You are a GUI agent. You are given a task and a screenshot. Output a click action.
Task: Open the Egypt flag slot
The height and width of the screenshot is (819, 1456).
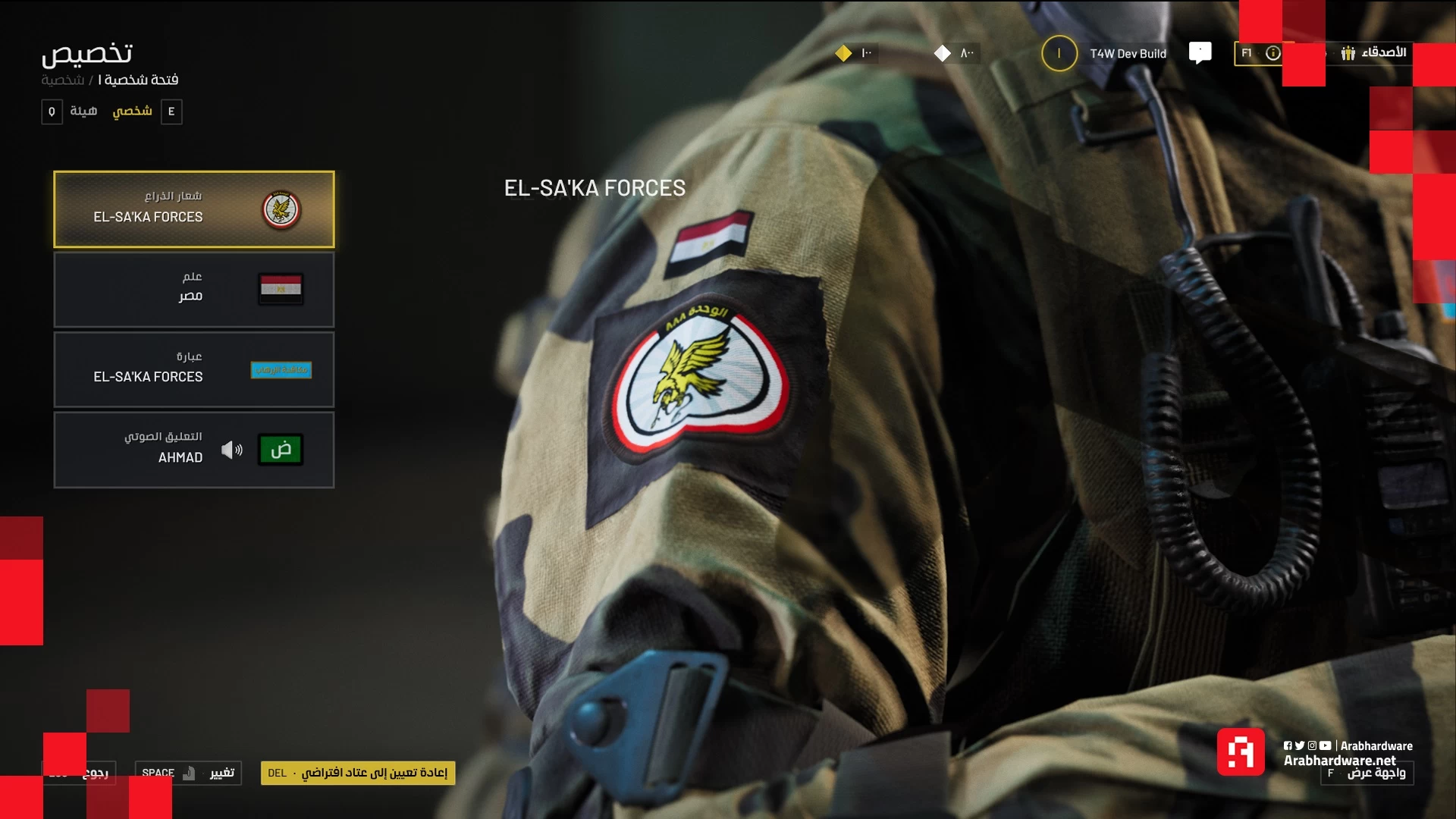[193, 290]
